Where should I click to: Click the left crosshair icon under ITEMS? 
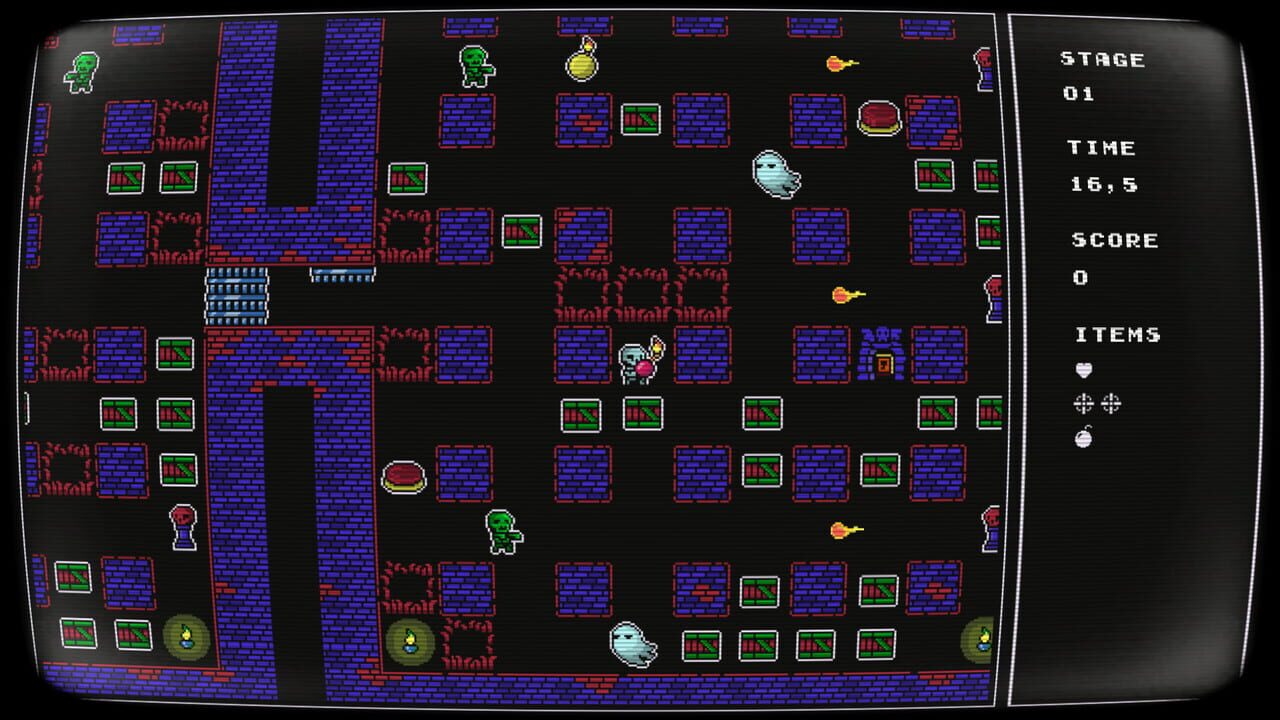[x=1083, y=406]
